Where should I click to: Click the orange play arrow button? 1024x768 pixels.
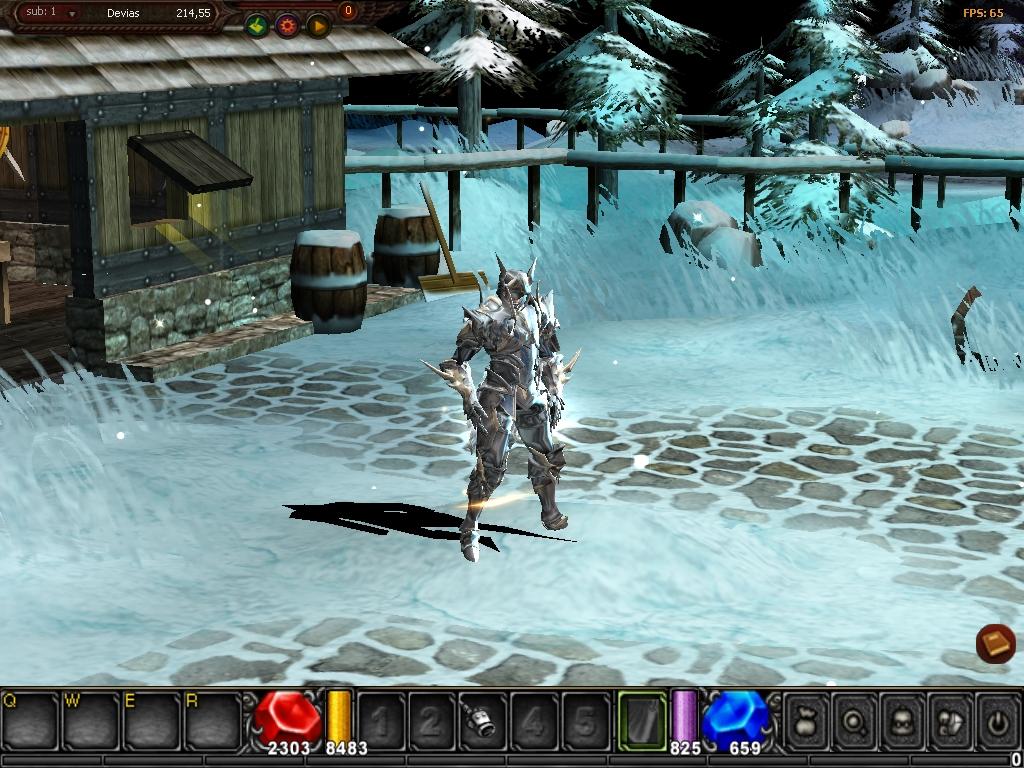[x=318, y=26]
